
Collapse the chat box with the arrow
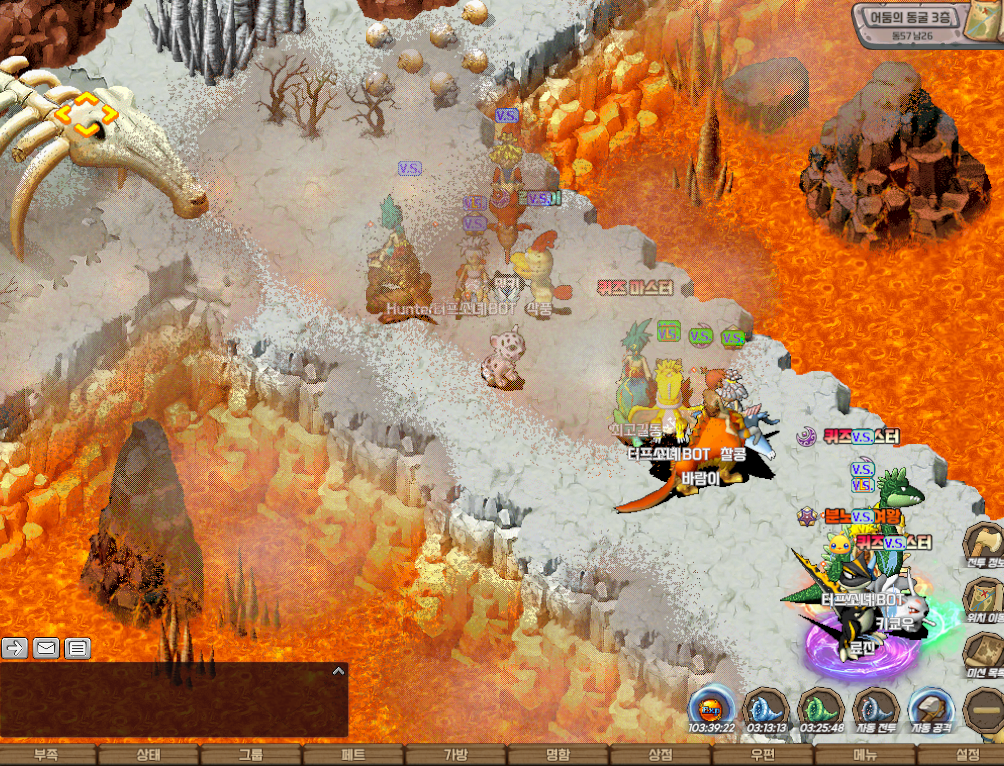tap(338, 671)
